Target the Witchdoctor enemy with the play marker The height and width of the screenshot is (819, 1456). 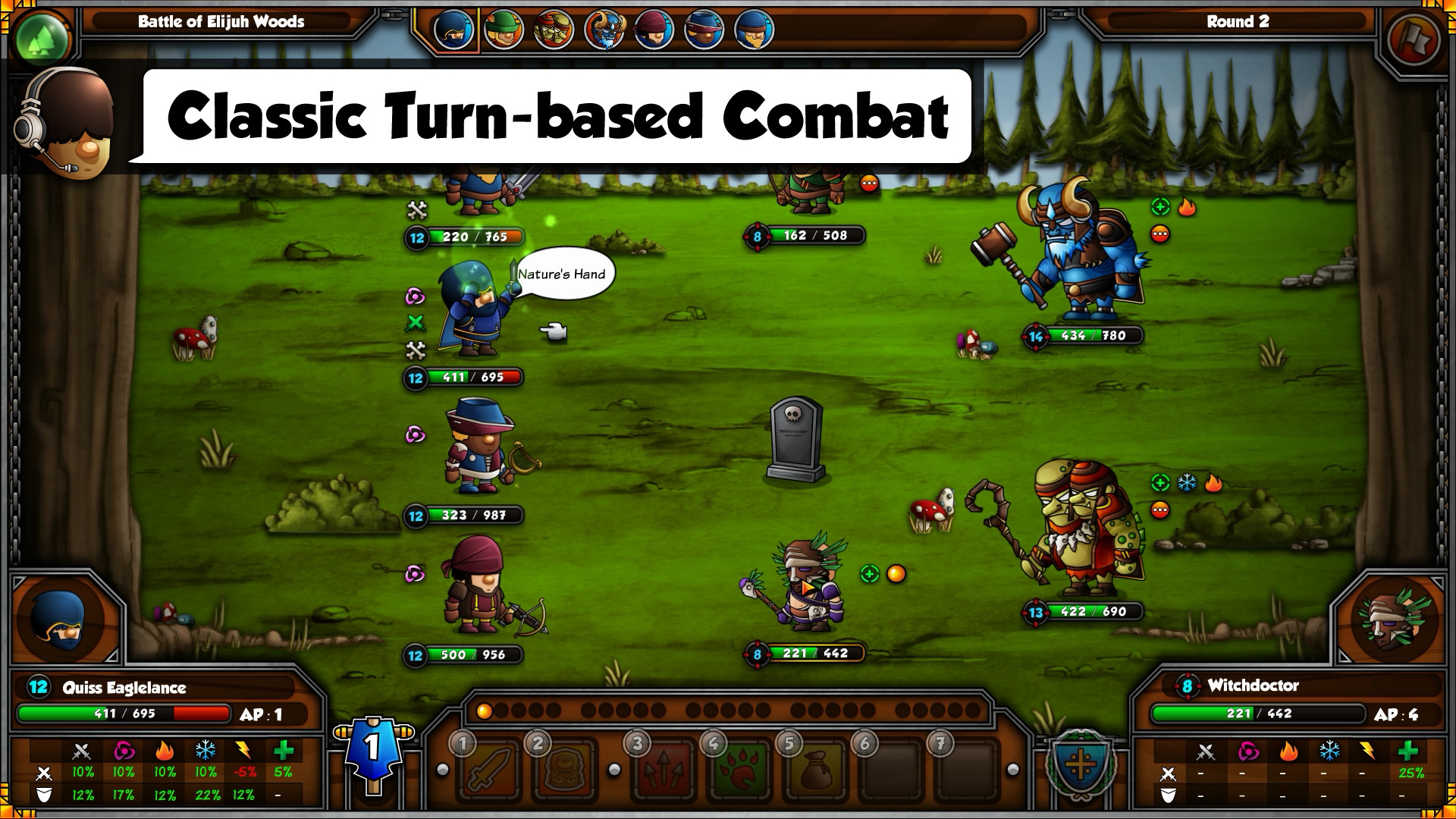pos(808,588)
